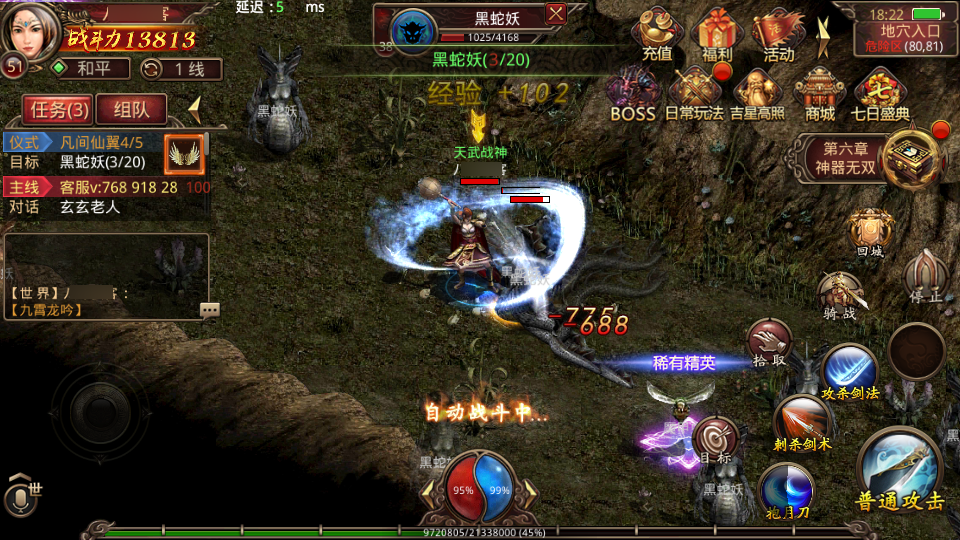The width and height of the screenshot is (960, 540).
Task: Use the 回城 return to town button
Action: pos(869,231)
